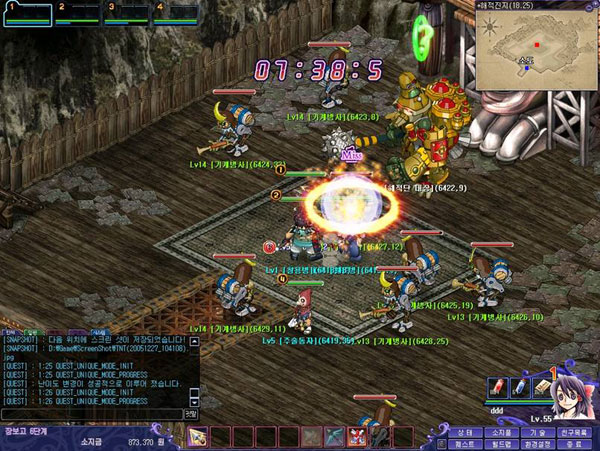Select the first hotbar skill slot
Viewport: 600px width, 451px height.
[198, 437]
